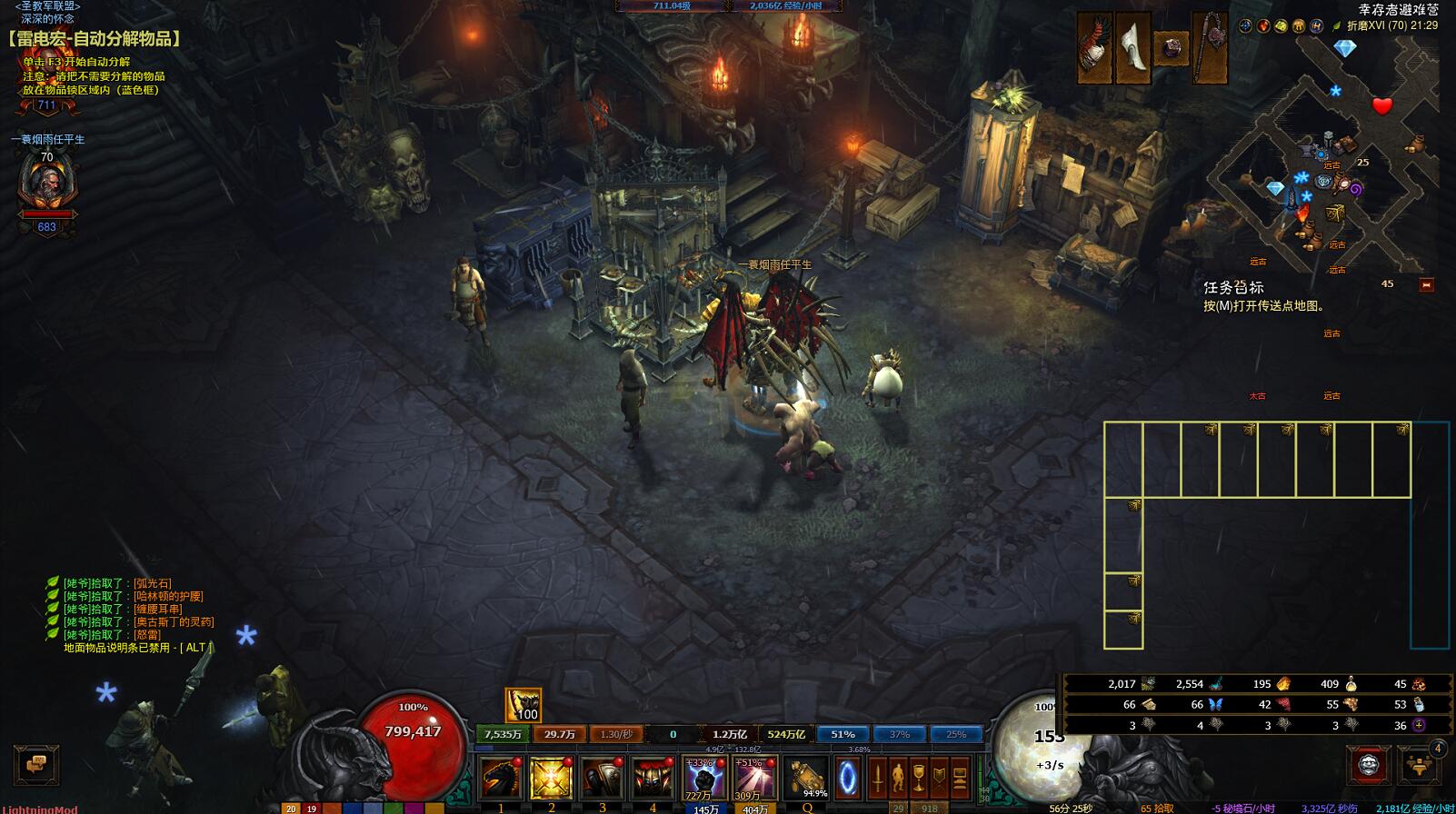1456x814 pixels.
Task: Activate the shield knight skill
Action: coord(602,778)
